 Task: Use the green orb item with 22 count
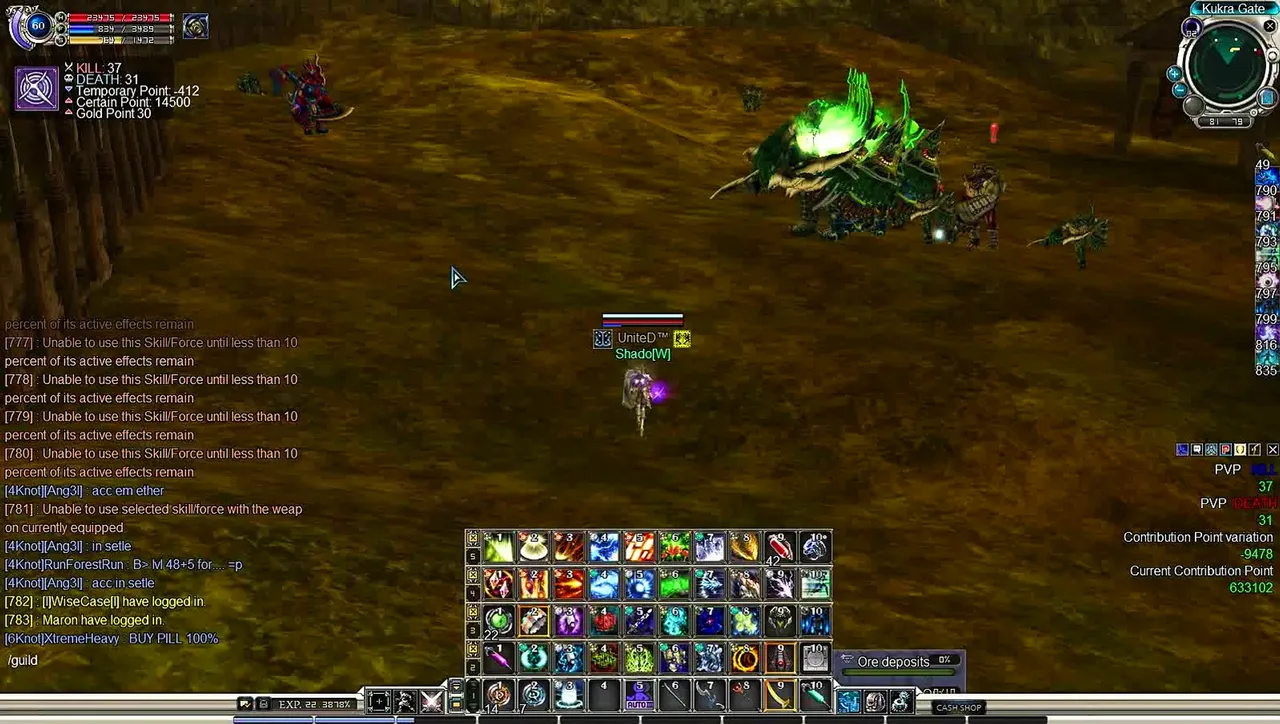tap(499, 620)
